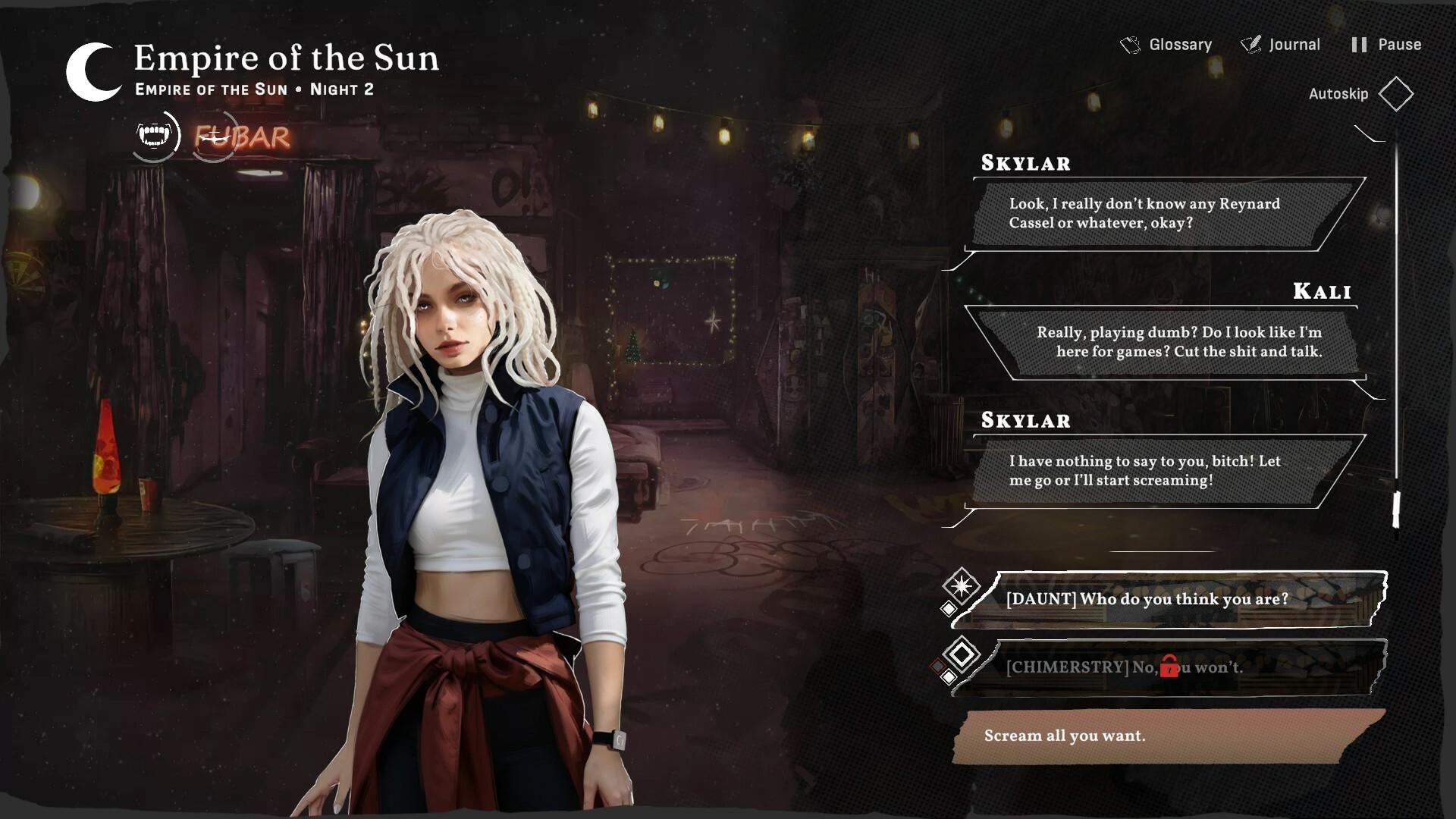Screen dimensions: 1456x819
Task: Click the Journal quill icon
Action: pos(1251,43)
